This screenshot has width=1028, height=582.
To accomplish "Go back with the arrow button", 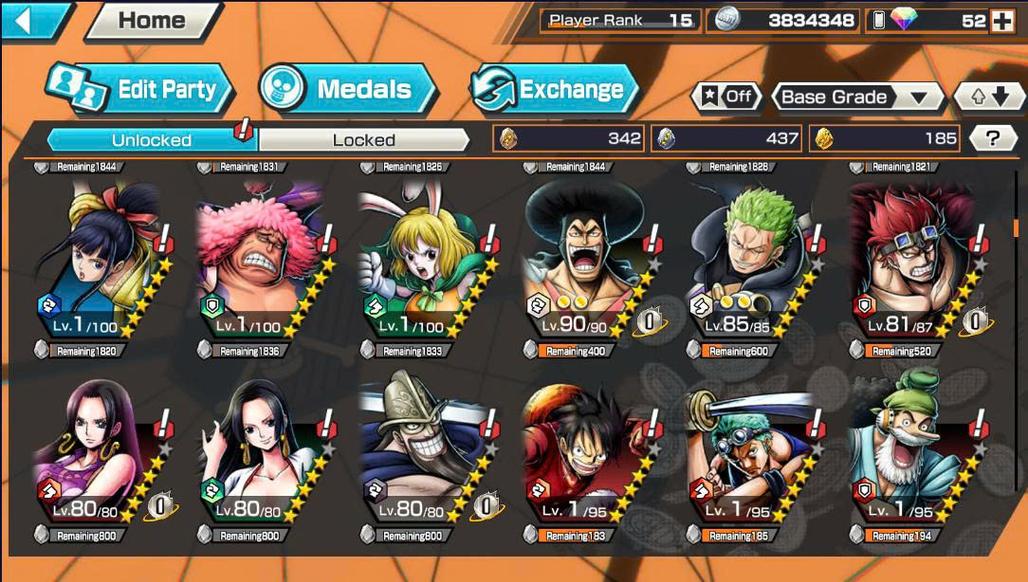I will tap(32, 20).
